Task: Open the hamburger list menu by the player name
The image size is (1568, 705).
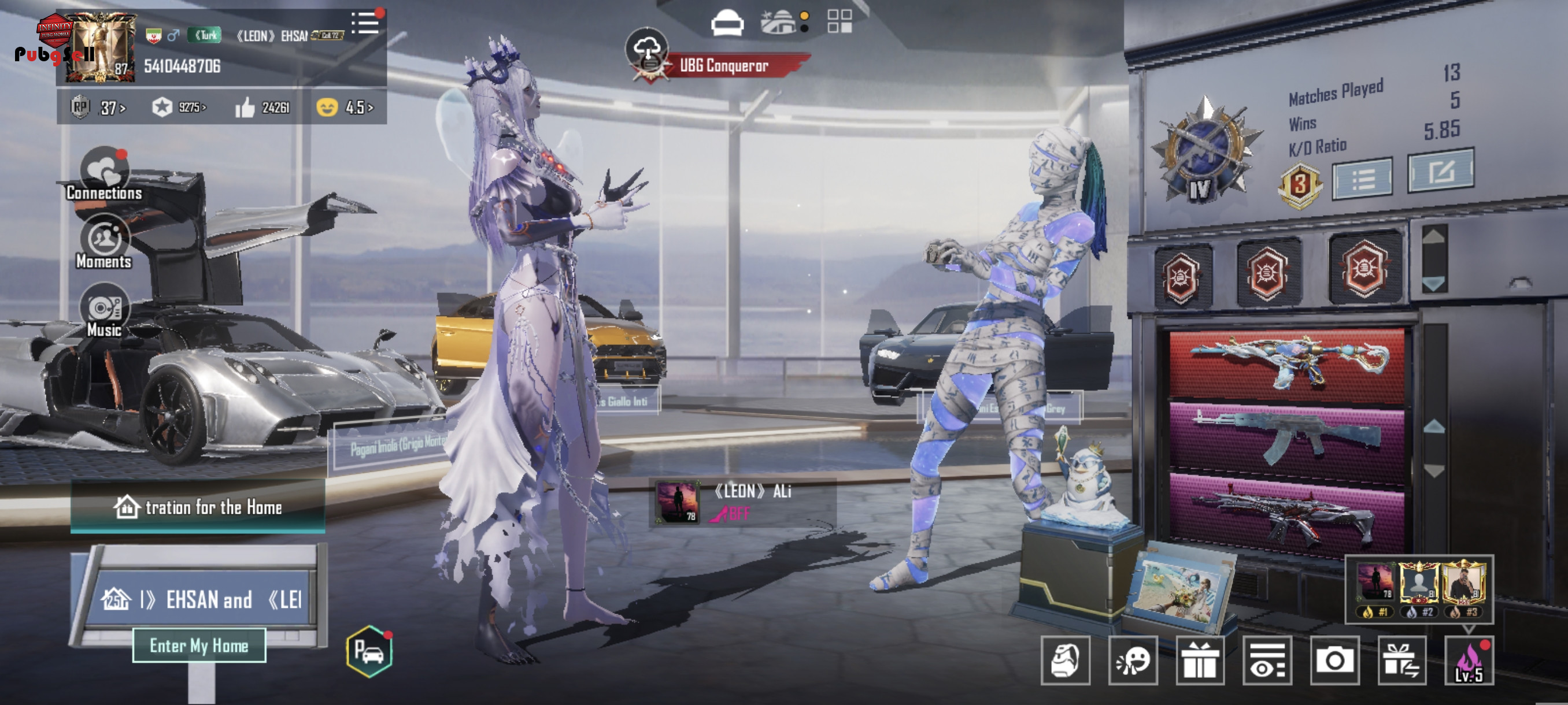Action: (x=365, y=24)
